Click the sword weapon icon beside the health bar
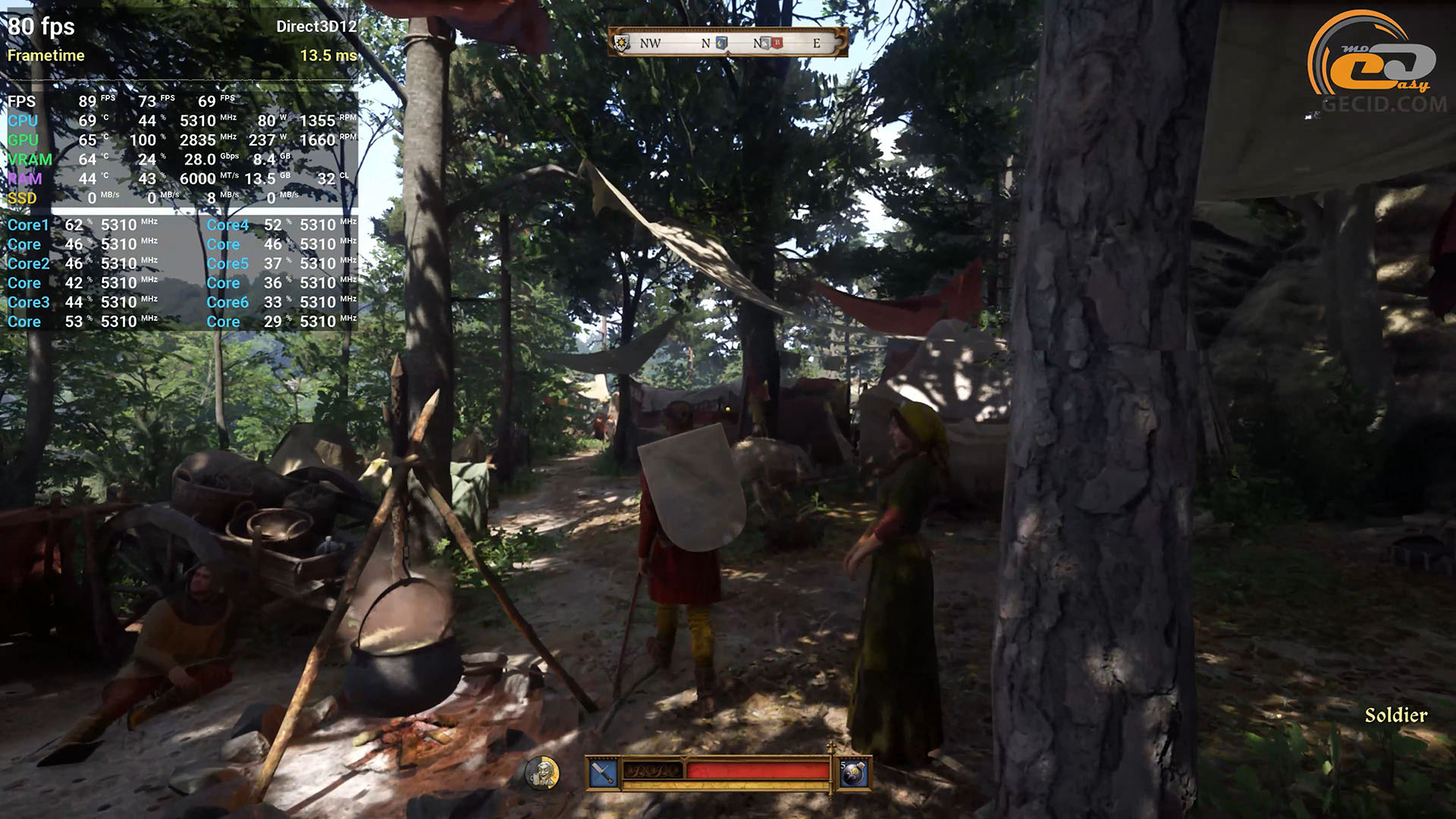 pos(603,773)
